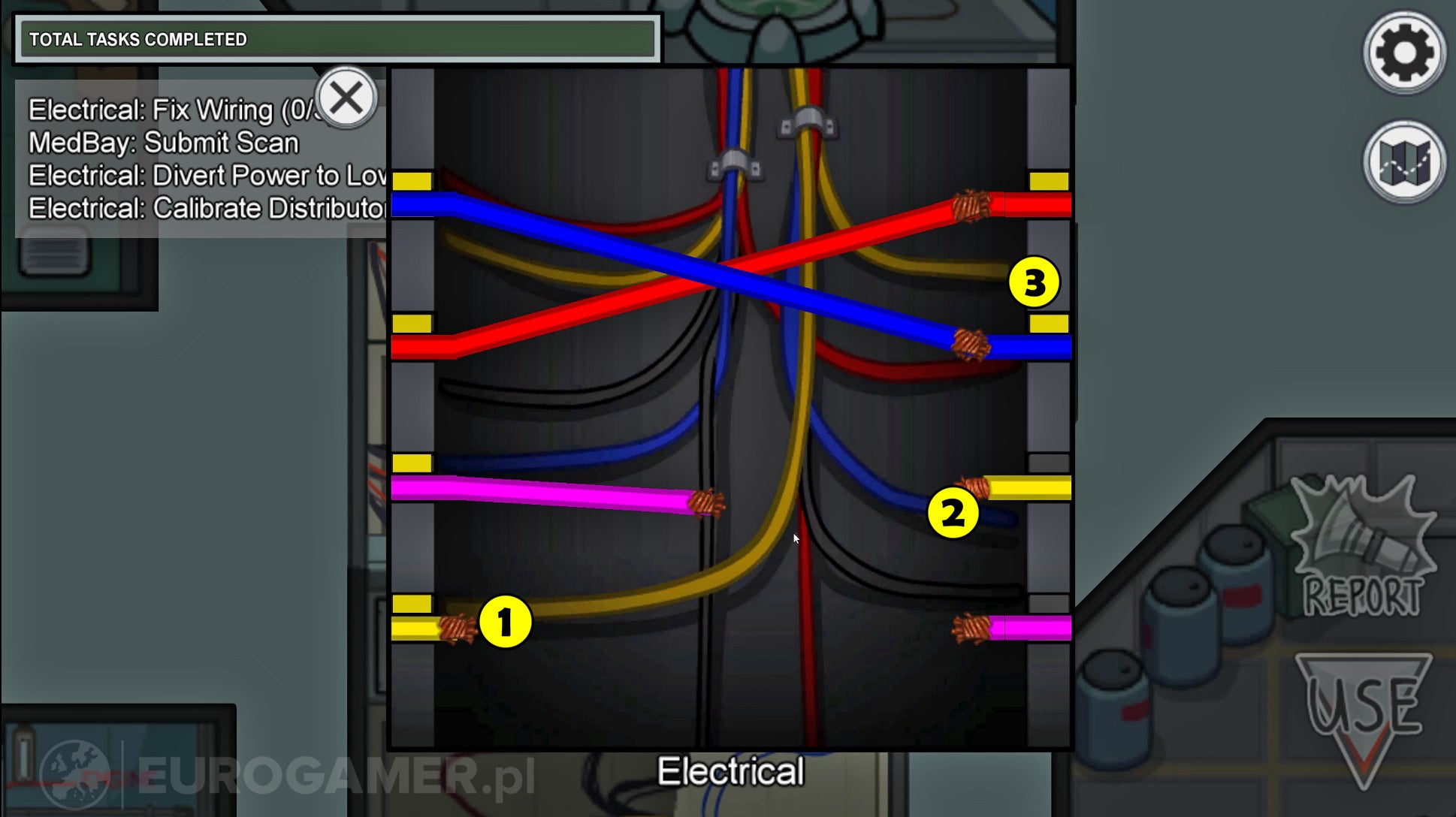Screen dimensions: 1456x817
Task: Click the frayed magenta wire end
Action: pyautogui.click(x=708, y=505)
